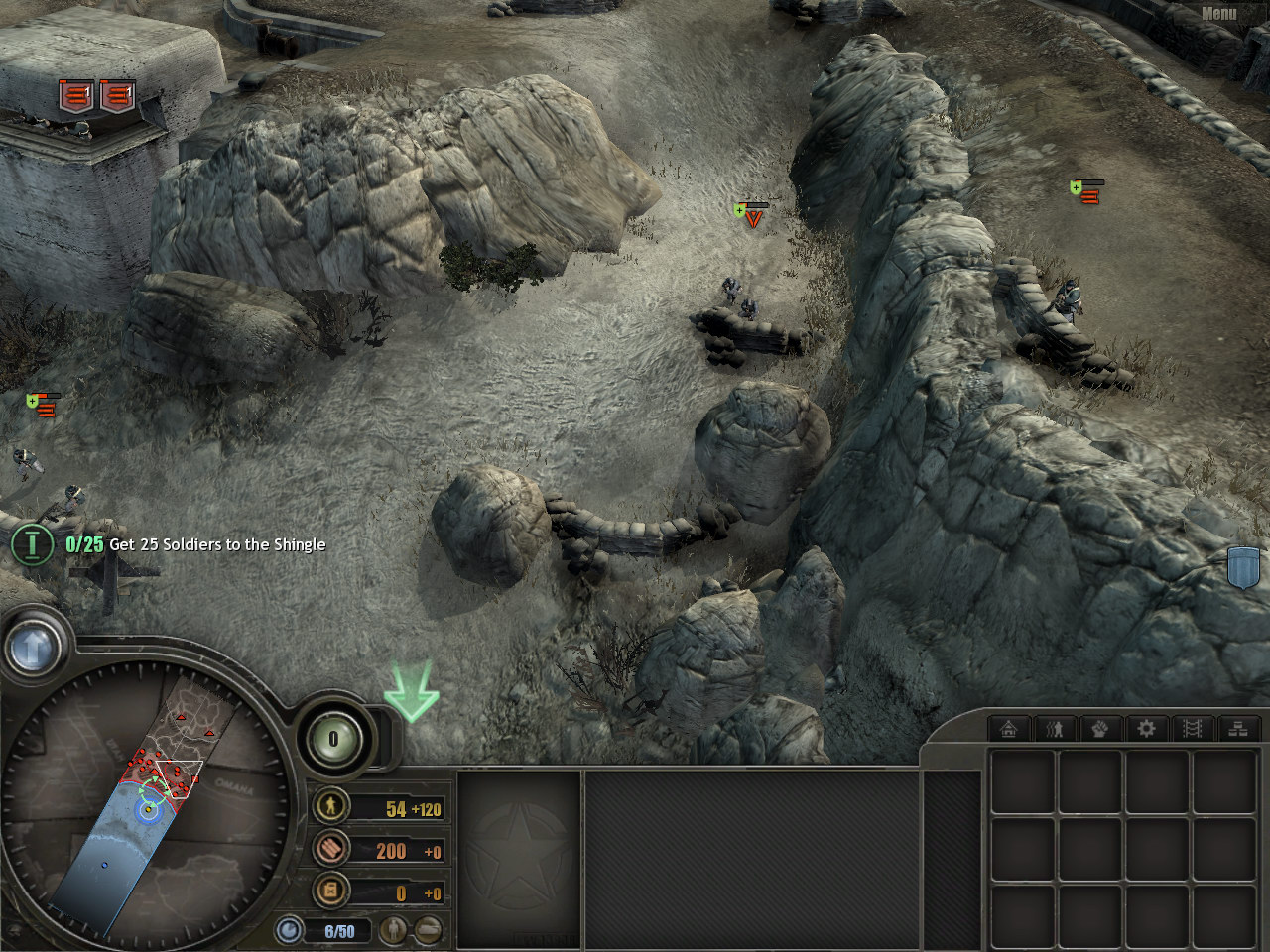This screenshot has height=952, width=1270.
Task: Choose the raised fist tab icon
Action: click(1100, 729)
